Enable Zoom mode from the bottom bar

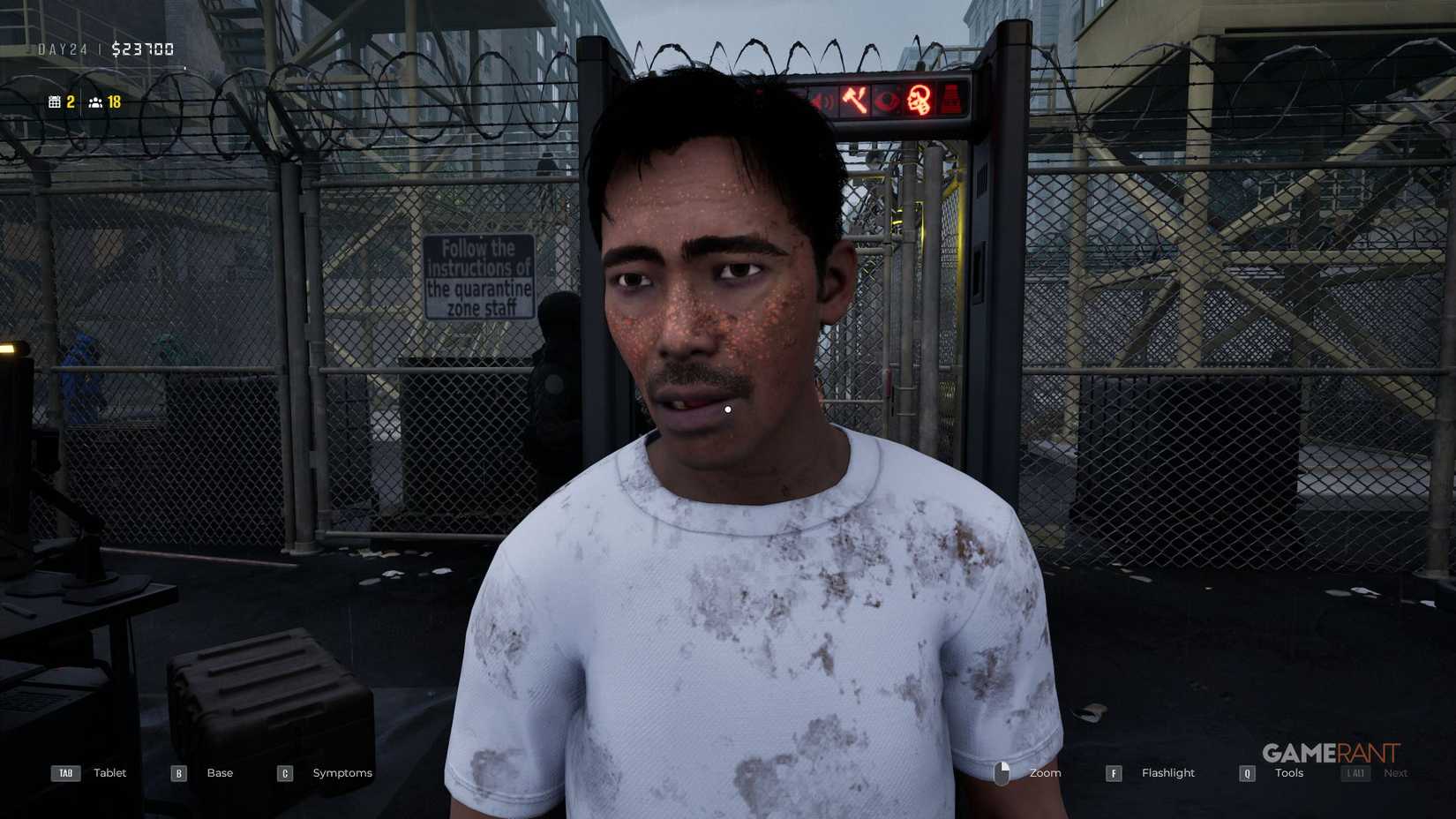[1045, 773]
